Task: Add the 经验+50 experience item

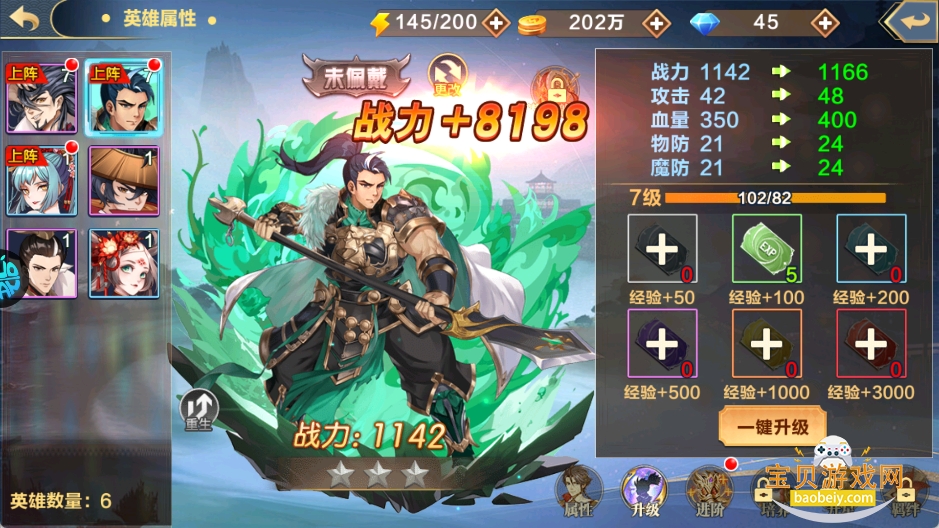Action: [x=662, y=248]
